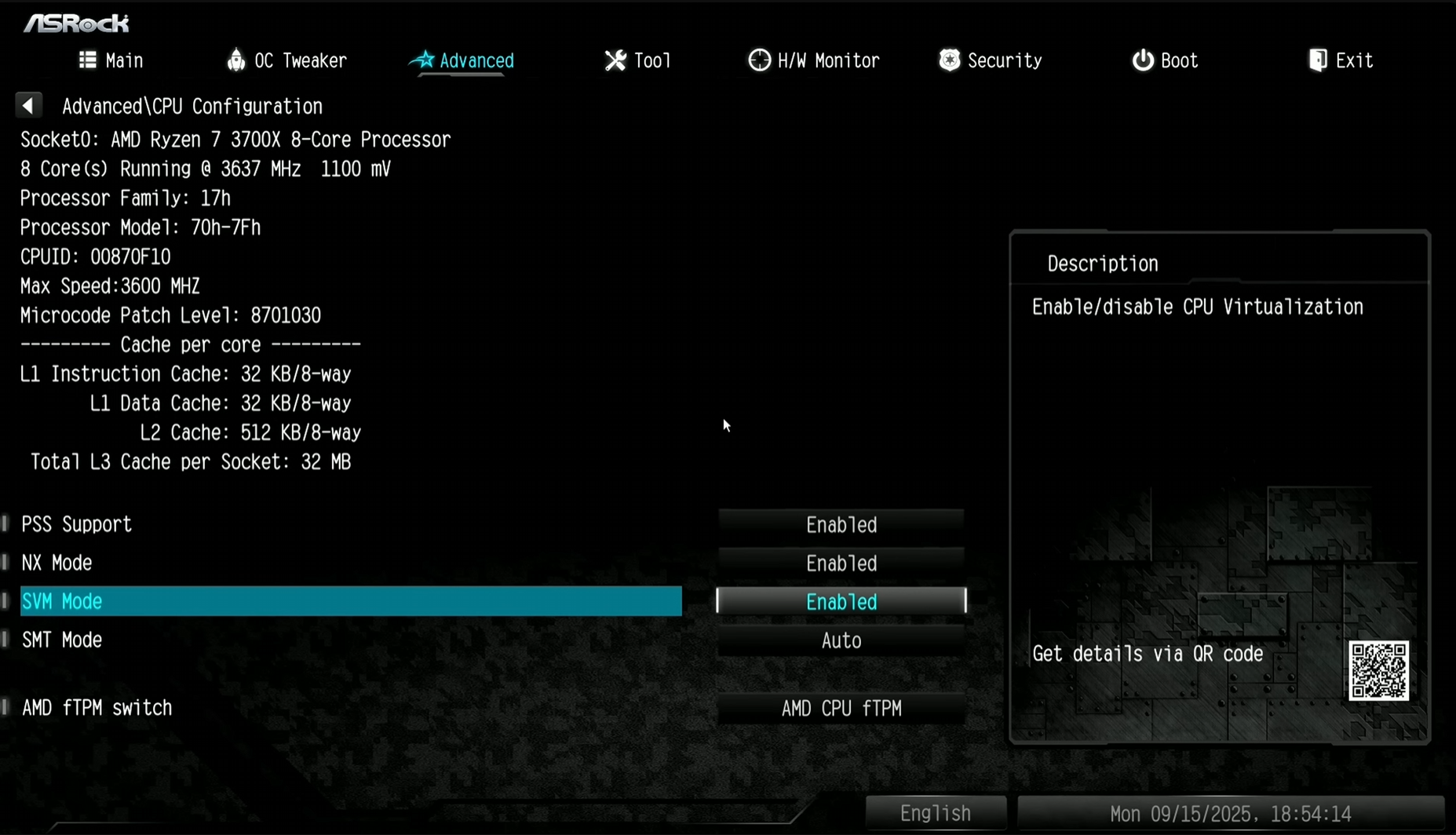The image size is (1456, 835).
Task: Click the English language button
Action: (935, 813)
